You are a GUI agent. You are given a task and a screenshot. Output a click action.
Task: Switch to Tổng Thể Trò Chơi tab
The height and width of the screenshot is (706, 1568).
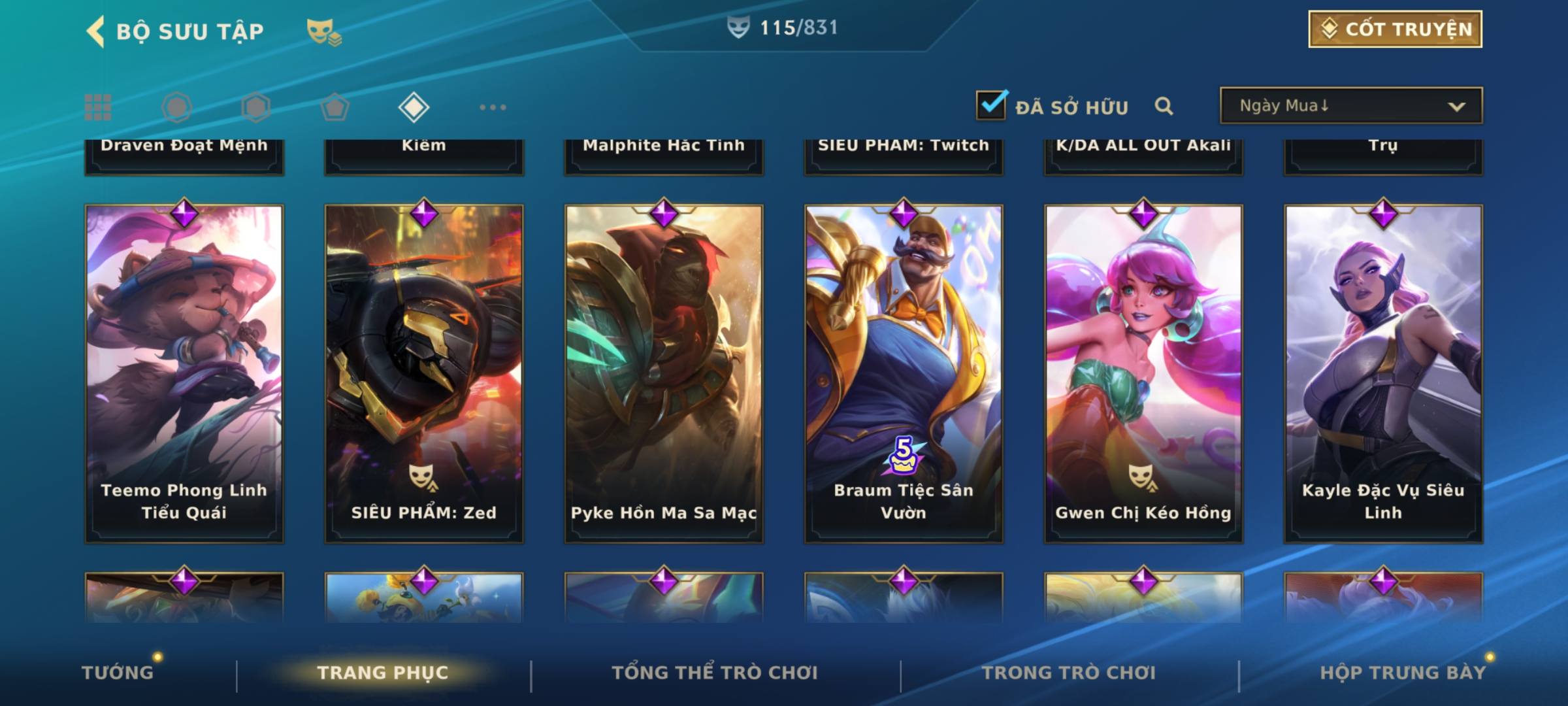(715, 672)
